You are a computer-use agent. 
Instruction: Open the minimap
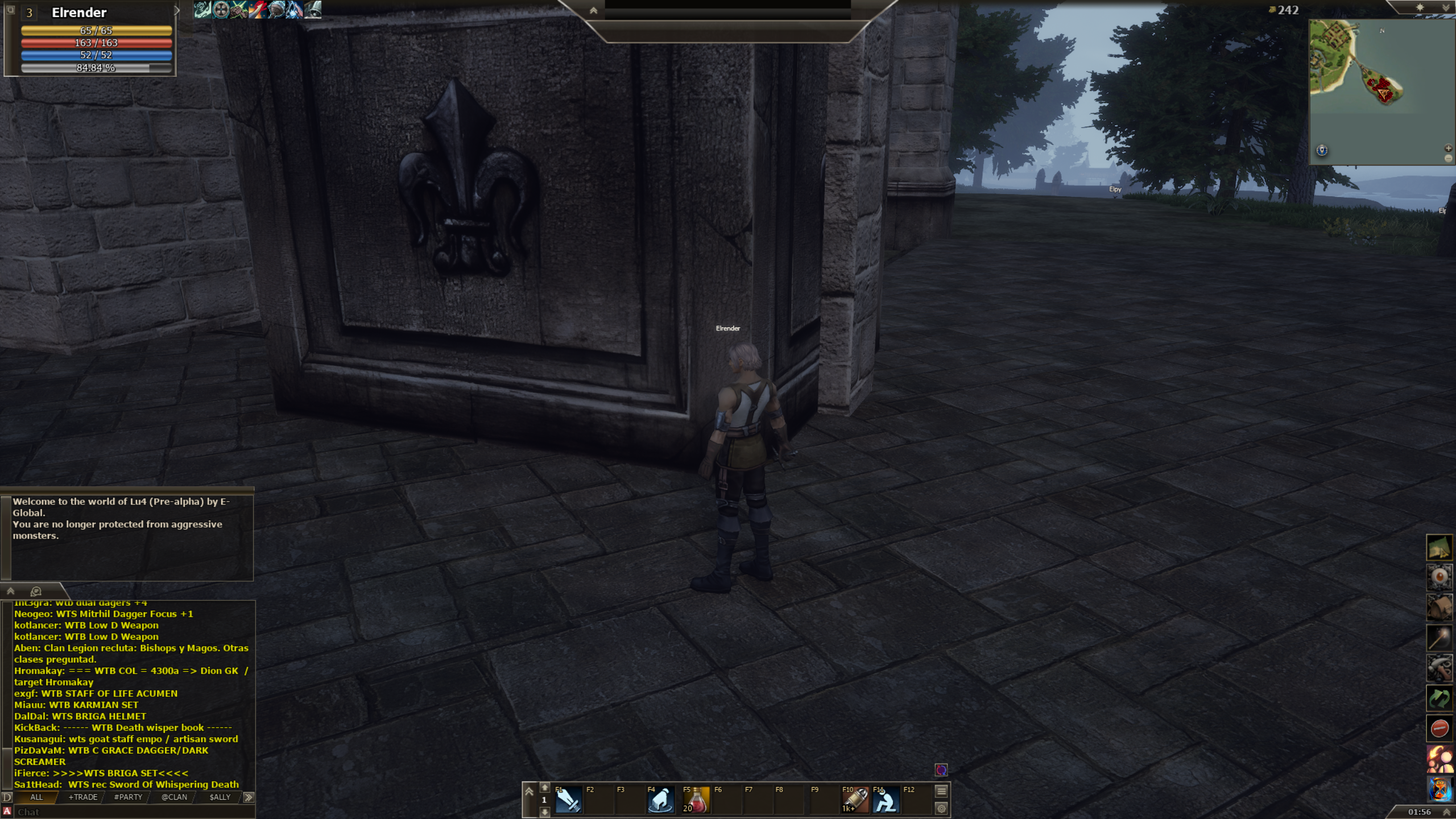pos(1382,91)
